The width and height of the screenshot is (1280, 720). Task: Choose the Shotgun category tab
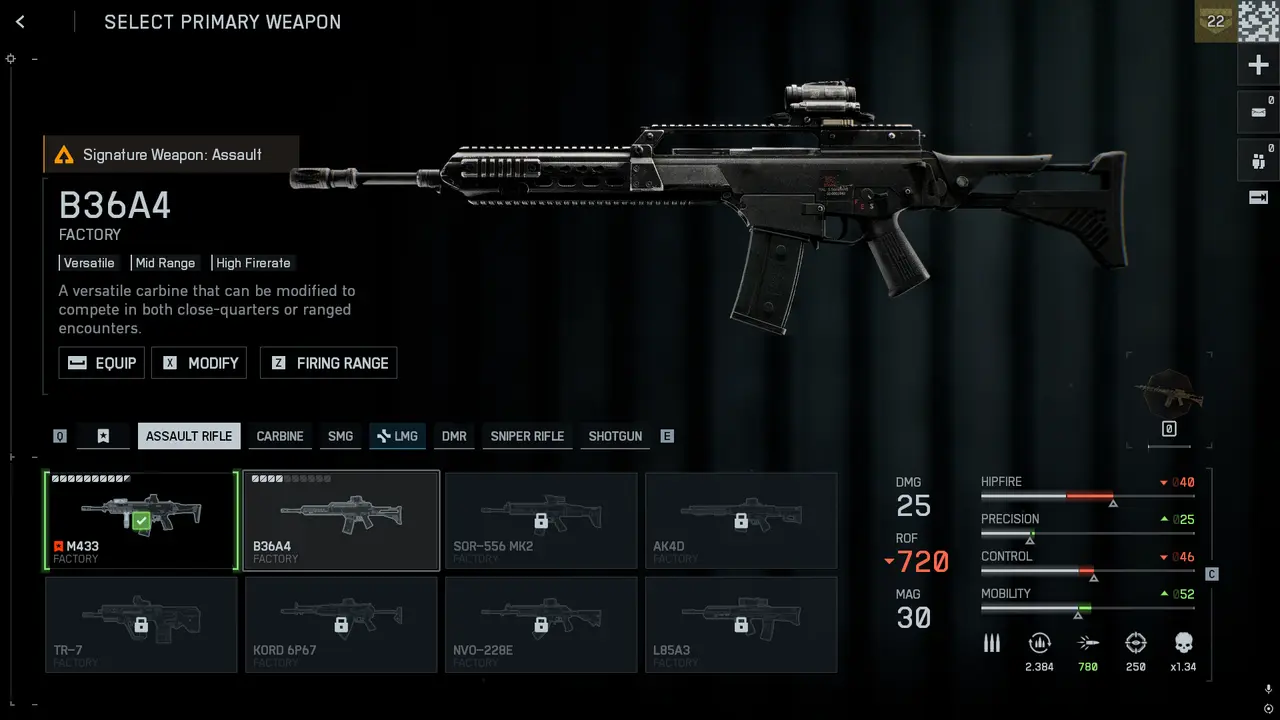(x=615, y=436)
